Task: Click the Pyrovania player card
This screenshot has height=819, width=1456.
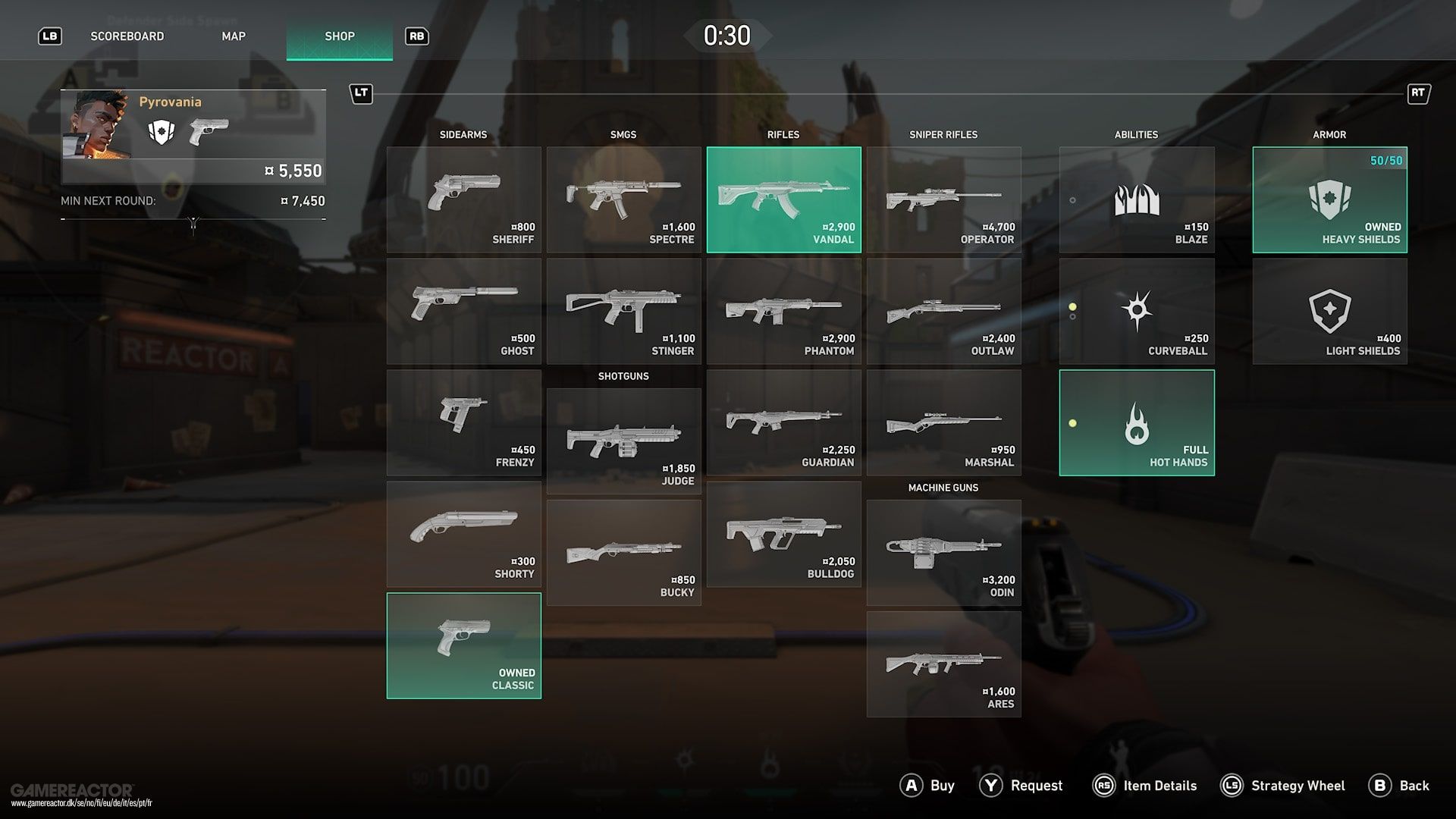Action: click(x=193, y=136)
